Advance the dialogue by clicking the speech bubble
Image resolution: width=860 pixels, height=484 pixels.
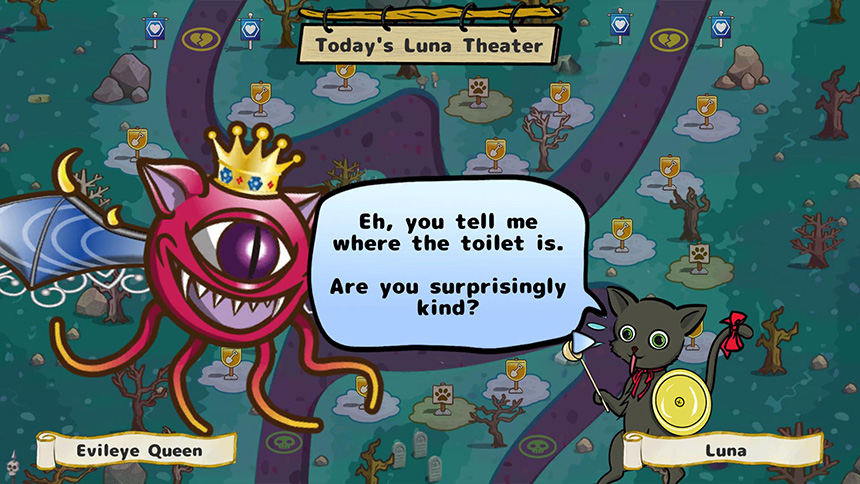click(x=448, y=262)
